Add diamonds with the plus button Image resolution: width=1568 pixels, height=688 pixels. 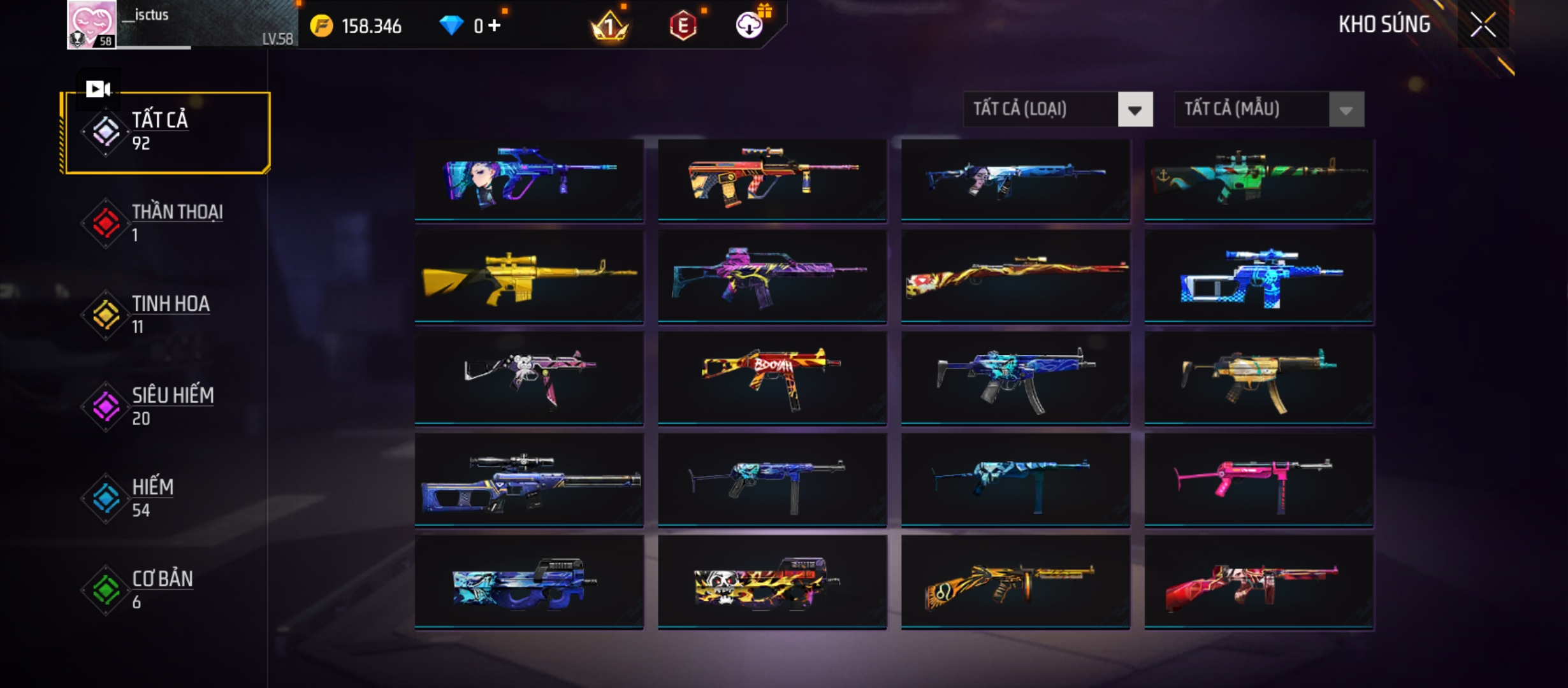[x=495, y=25]
